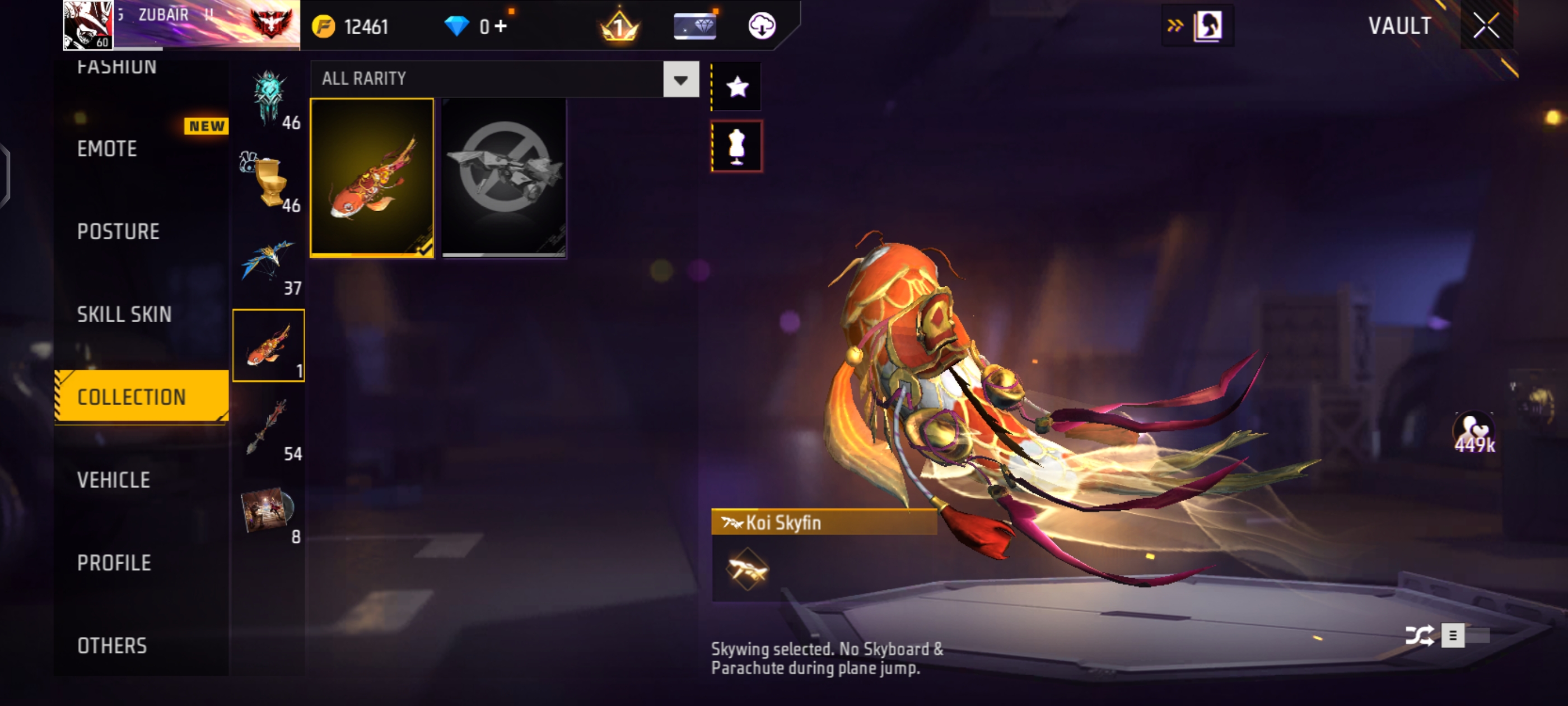Image resolution: width=1568 pixels, height=706 pixels.
Task: Open the golden toilet subcategory
Action: click(269, 181)
